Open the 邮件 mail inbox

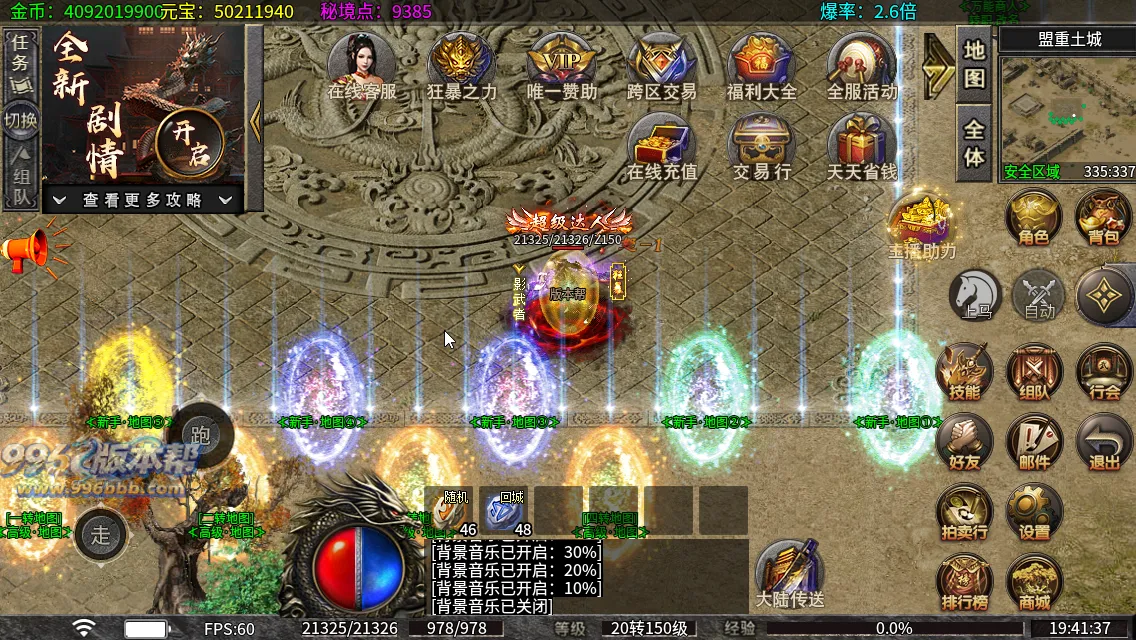[1033, 443]
